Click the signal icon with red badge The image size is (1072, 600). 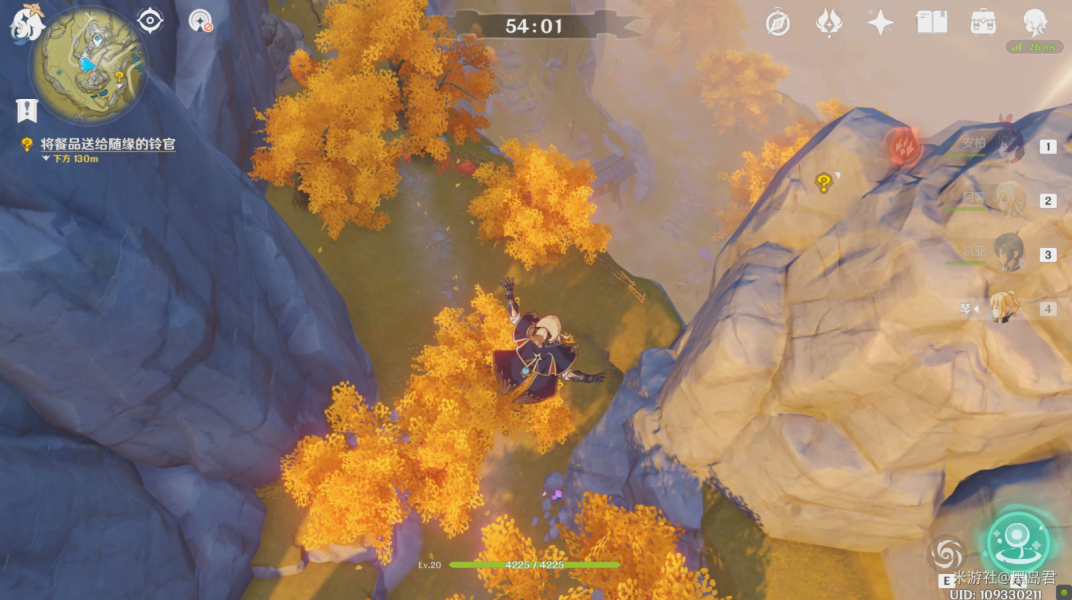click(x=200, y=20)
